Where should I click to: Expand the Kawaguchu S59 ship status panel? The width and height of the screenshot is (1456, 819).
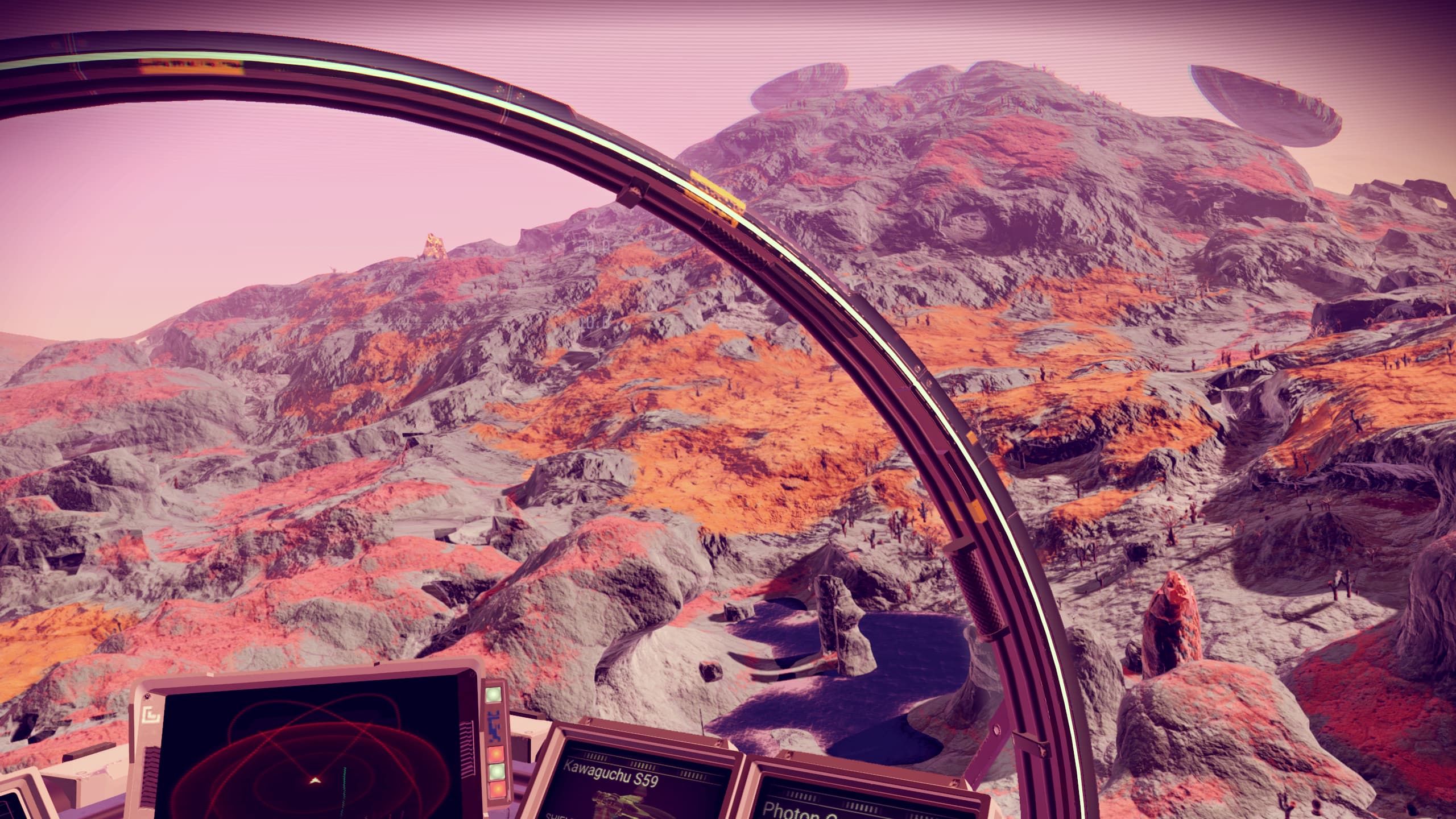[626, 785]
